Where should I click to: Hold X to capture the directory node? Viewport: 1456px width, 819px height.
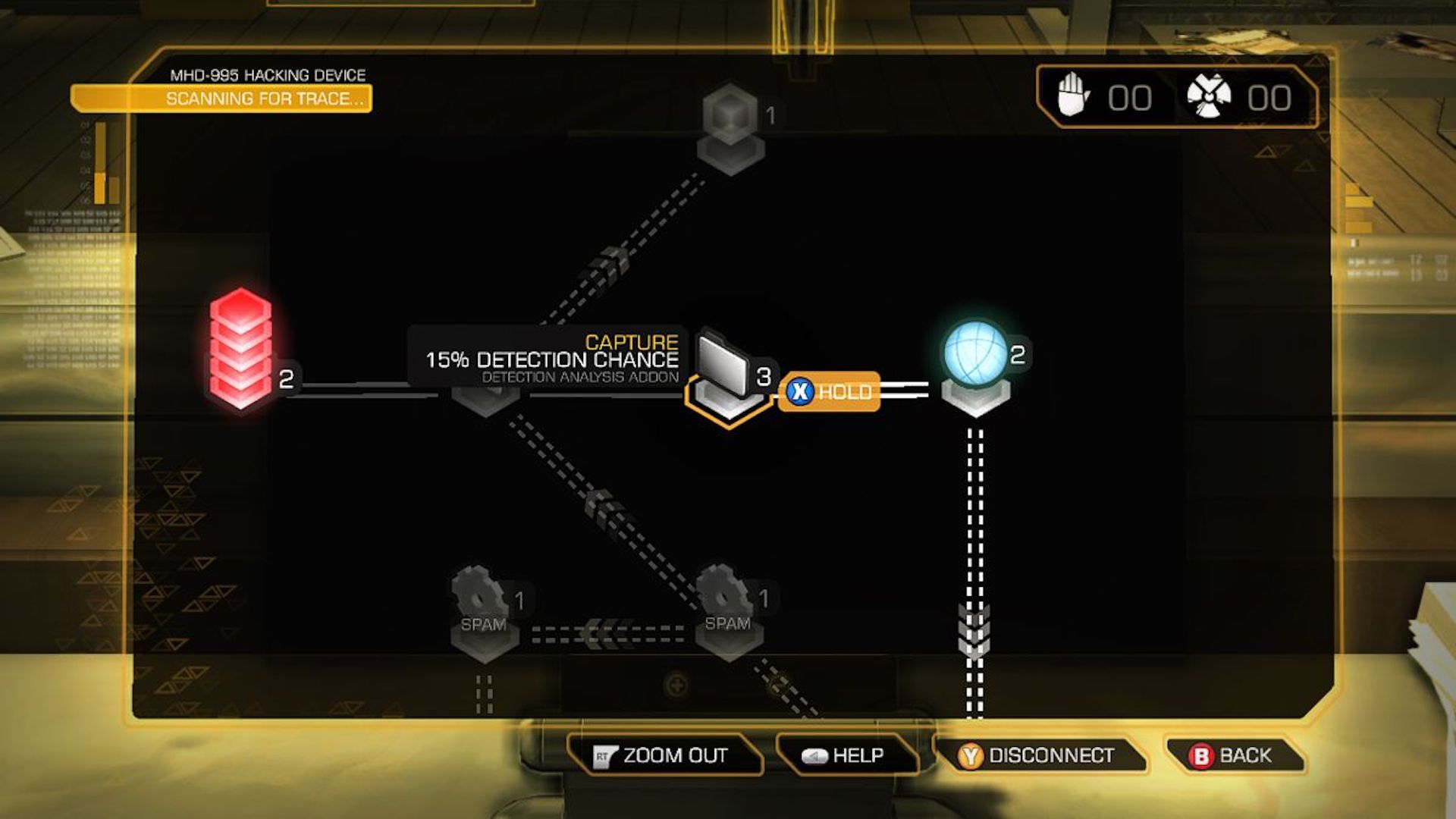tap(830, 392)
